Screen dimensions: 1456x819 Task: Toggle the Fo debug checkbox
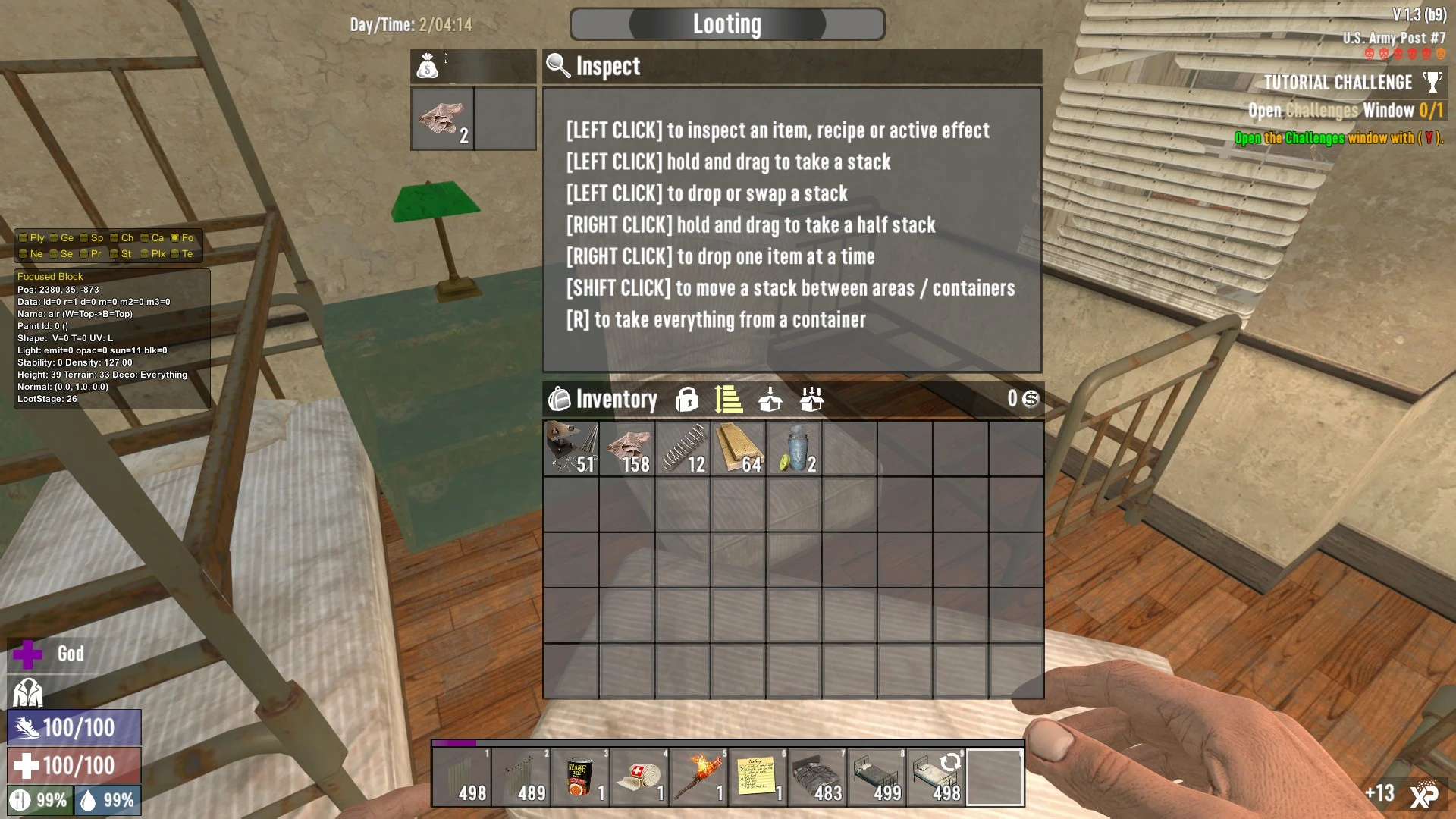pyautogui.click(x=175, y=238)
